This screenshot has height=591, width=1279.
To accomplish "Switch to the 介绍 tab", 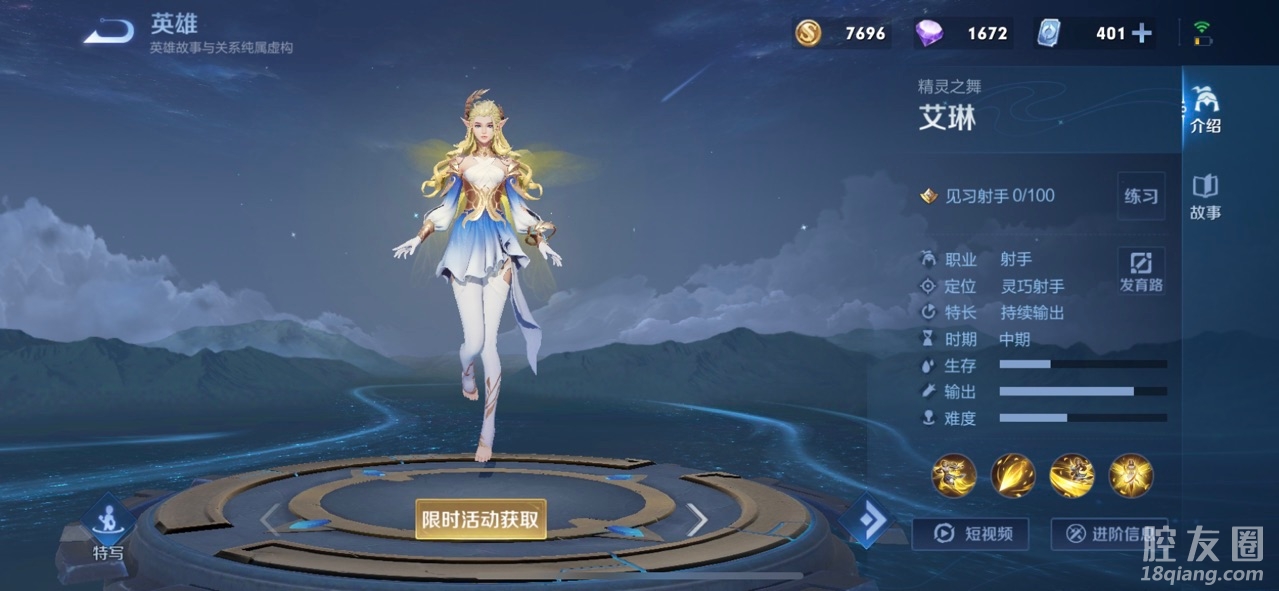I will point(1205,109).
